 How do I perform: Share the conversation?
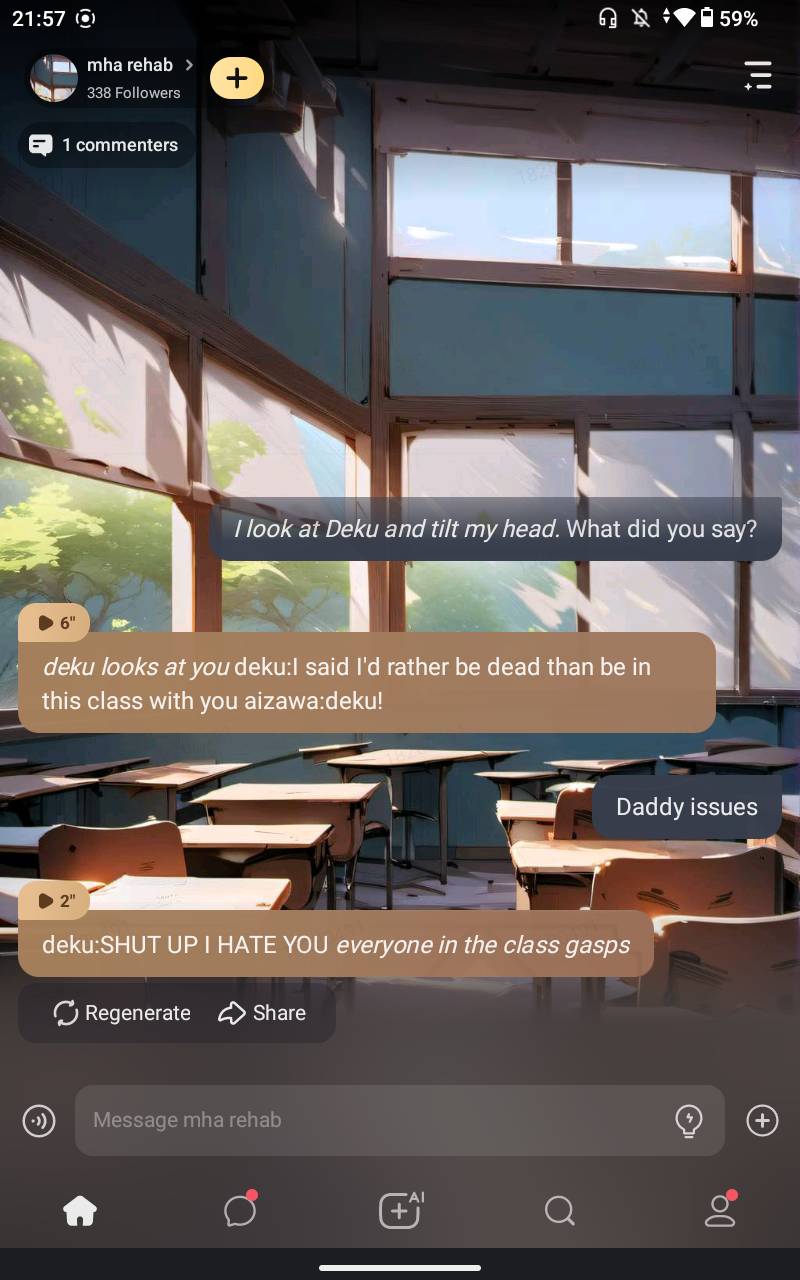tap(262, 1013)
